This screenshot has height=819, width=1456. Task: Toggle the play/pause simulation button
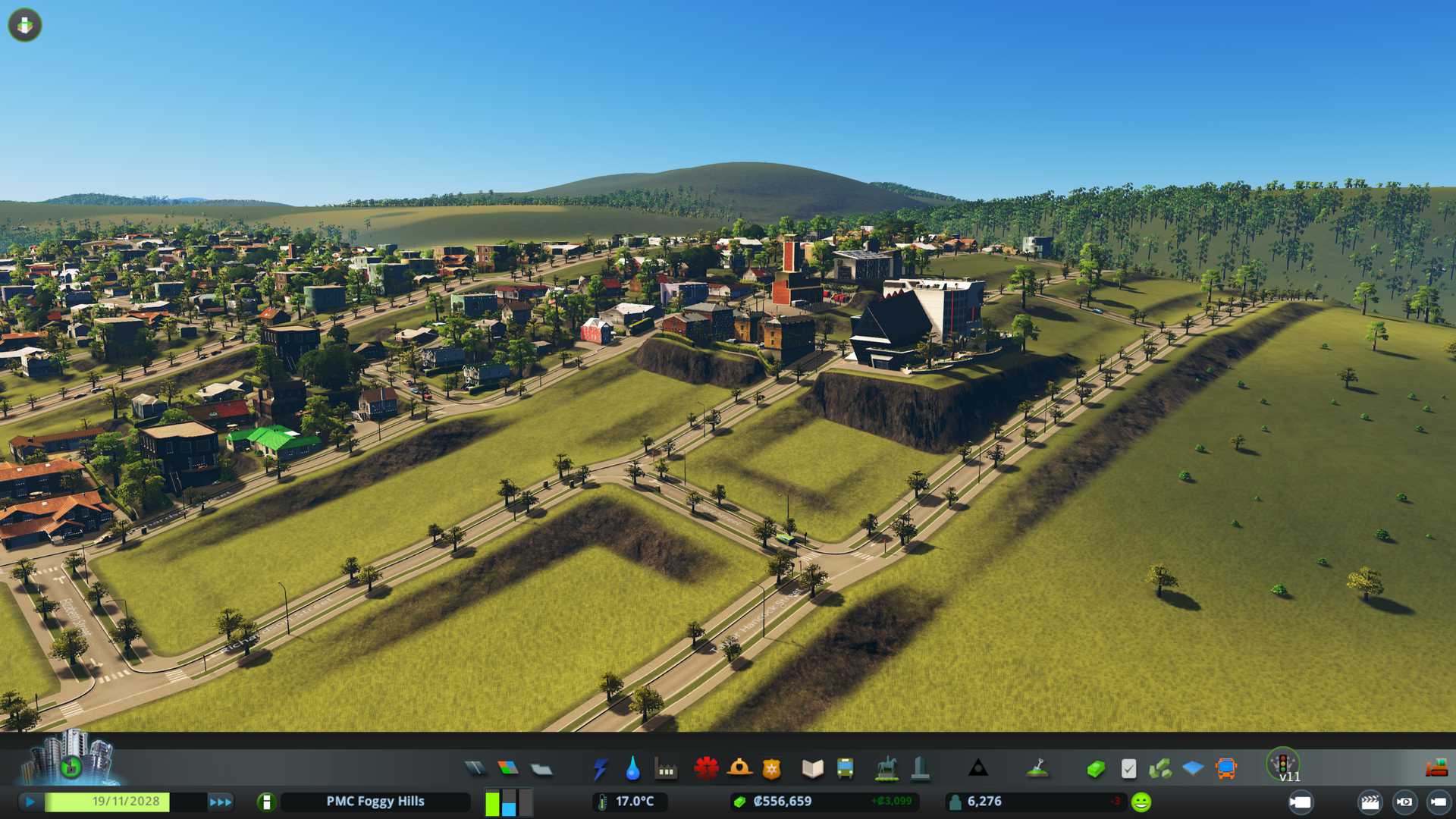pos(30,802)
